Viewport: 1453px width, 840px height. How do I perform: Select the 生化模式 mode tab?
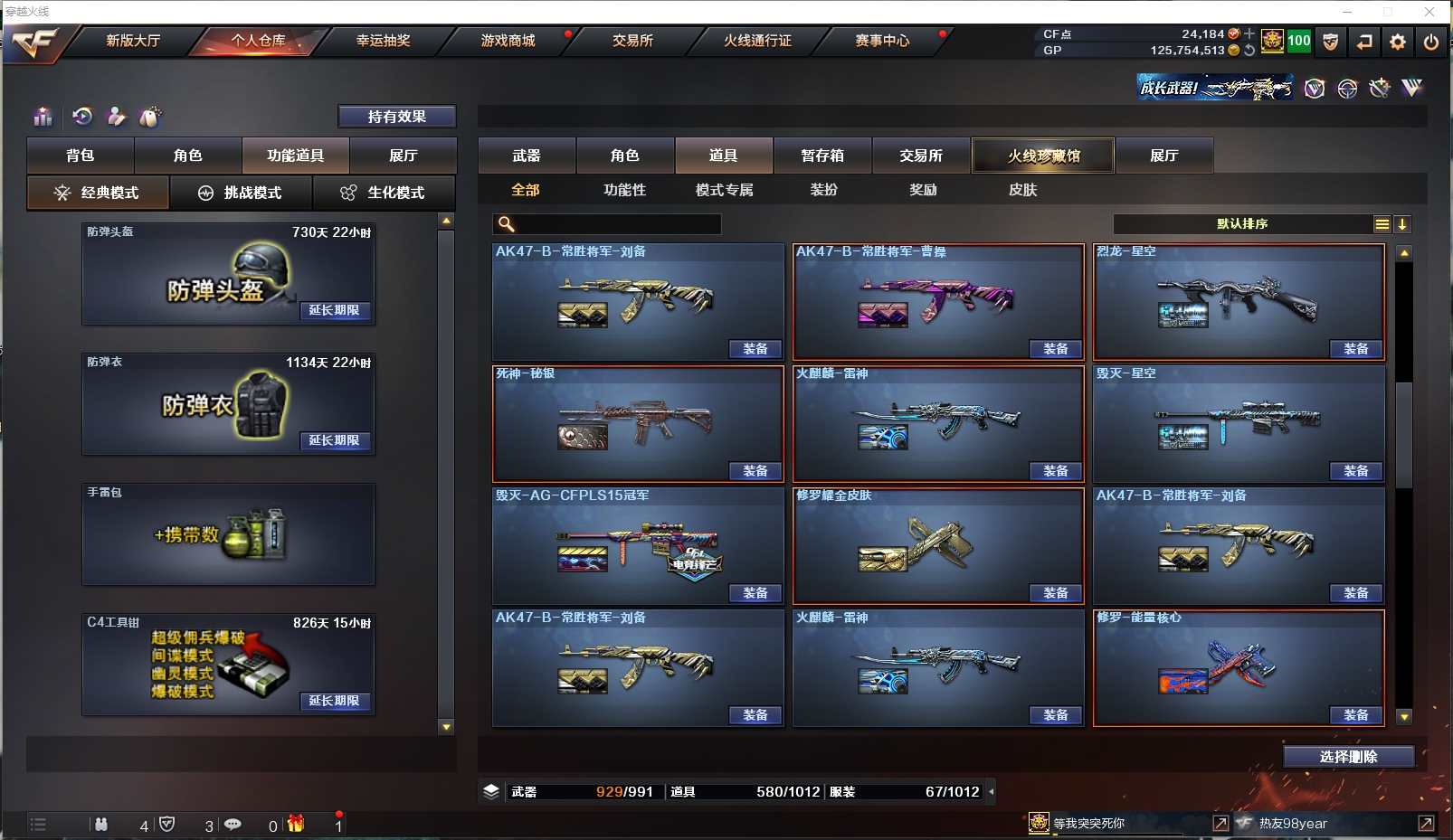click(x=385, y=193)
